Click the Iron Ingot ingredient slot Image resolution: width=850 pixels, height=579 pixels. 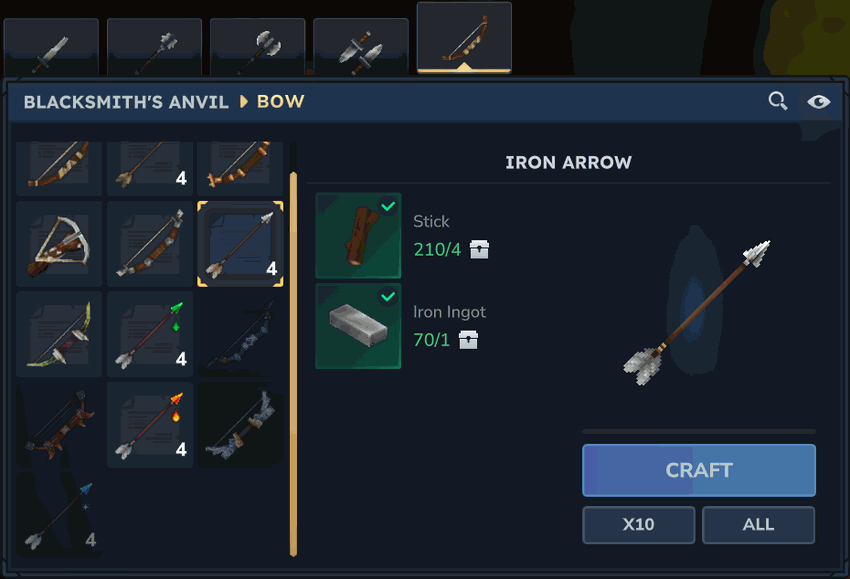pyautogui.click(x=358, y=326)
